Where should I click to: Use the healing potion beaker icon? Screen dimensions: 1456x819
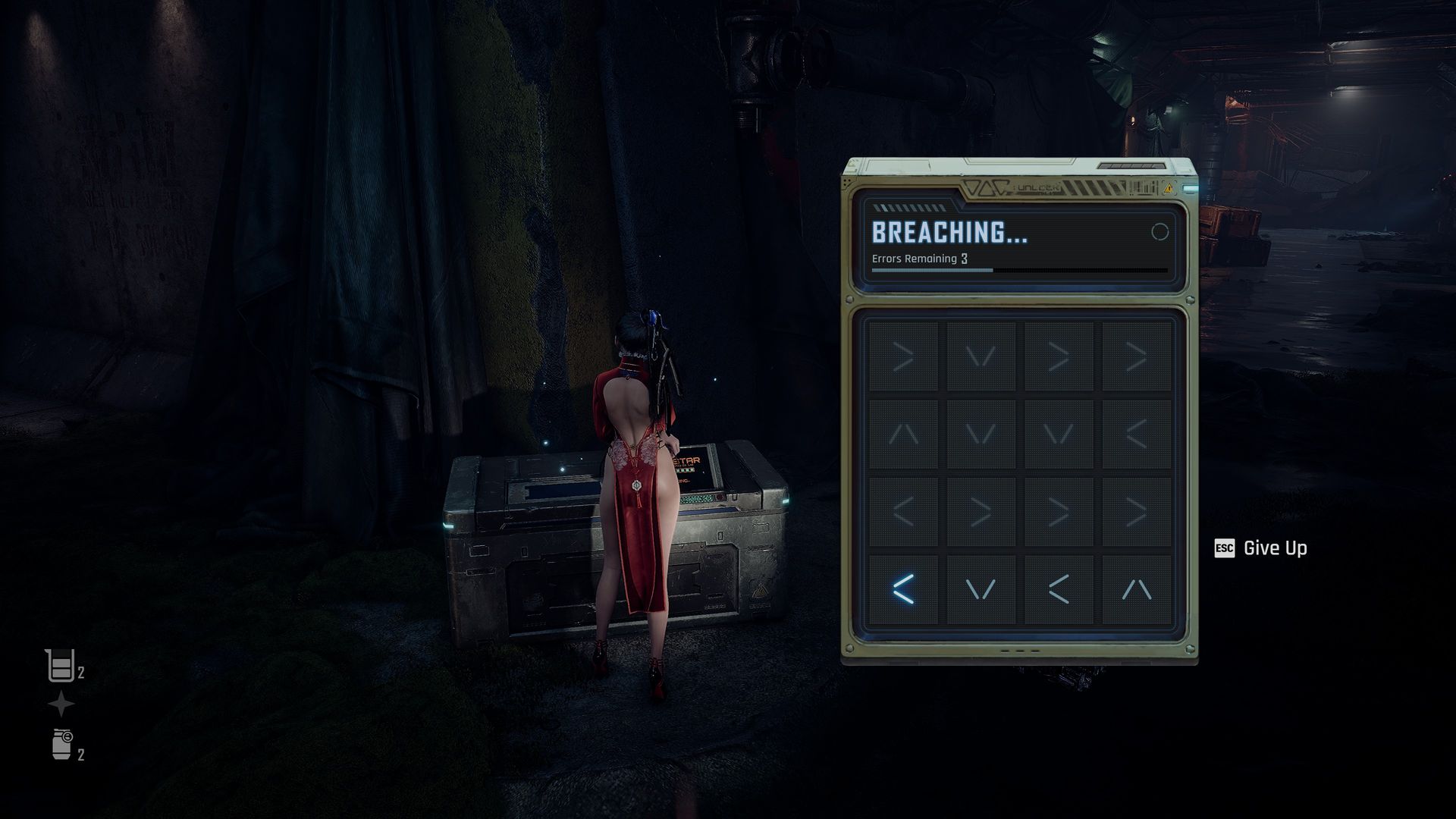(x=59, y=667)
